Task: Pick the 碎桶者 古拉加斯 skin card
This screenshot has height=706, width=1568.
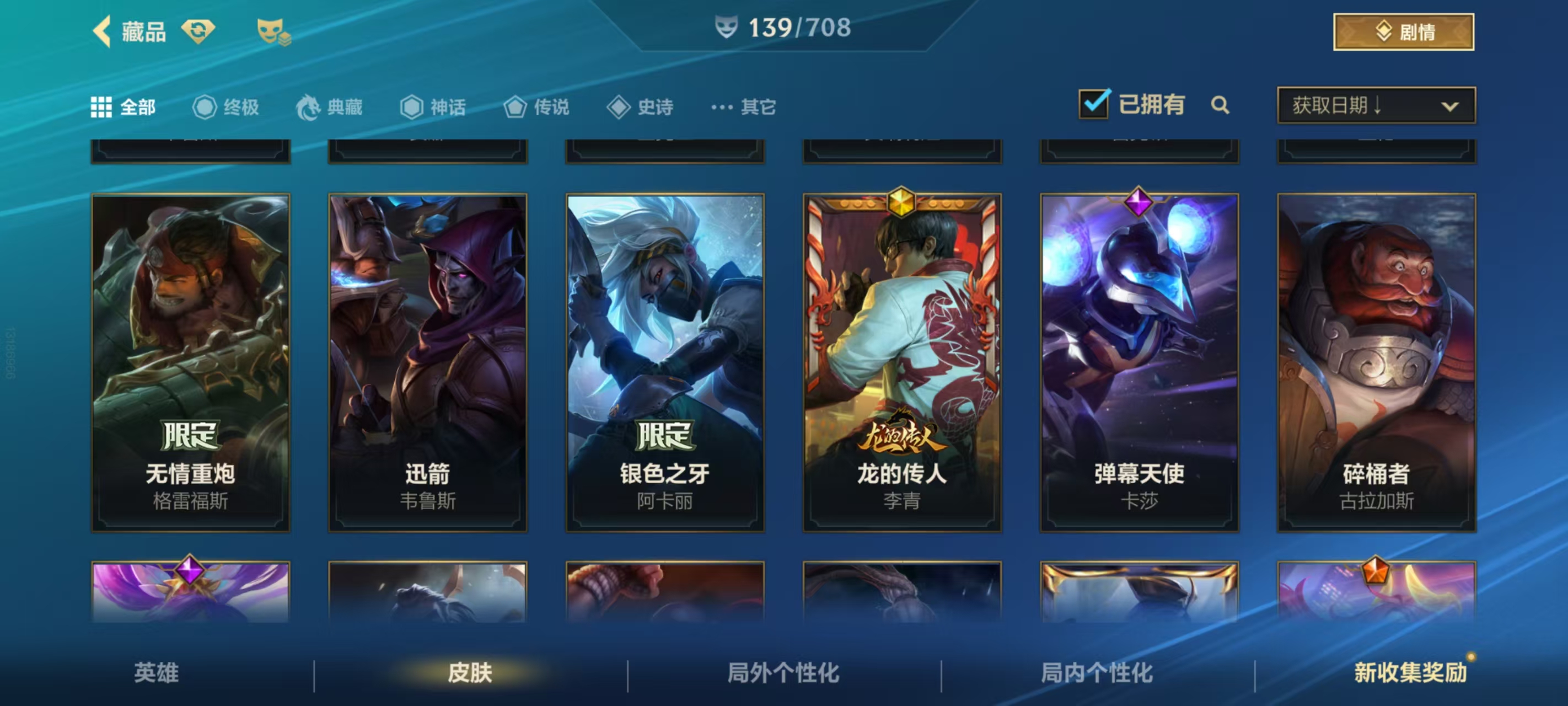Action: click(x=1376, y=362)
